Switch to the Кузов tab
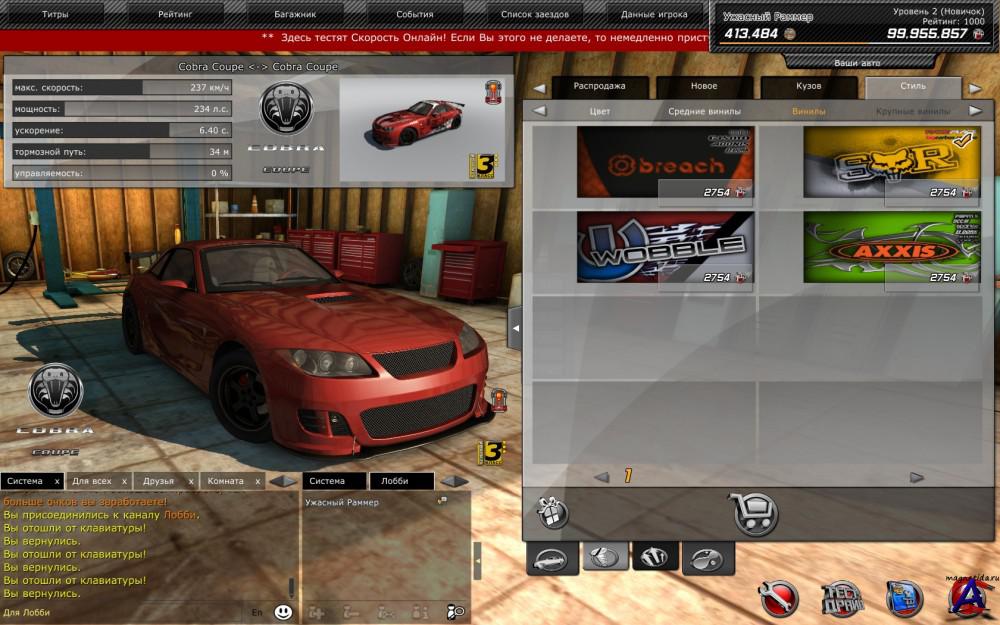The height and width of the screenshot is (625, 1000). [808, 87]
